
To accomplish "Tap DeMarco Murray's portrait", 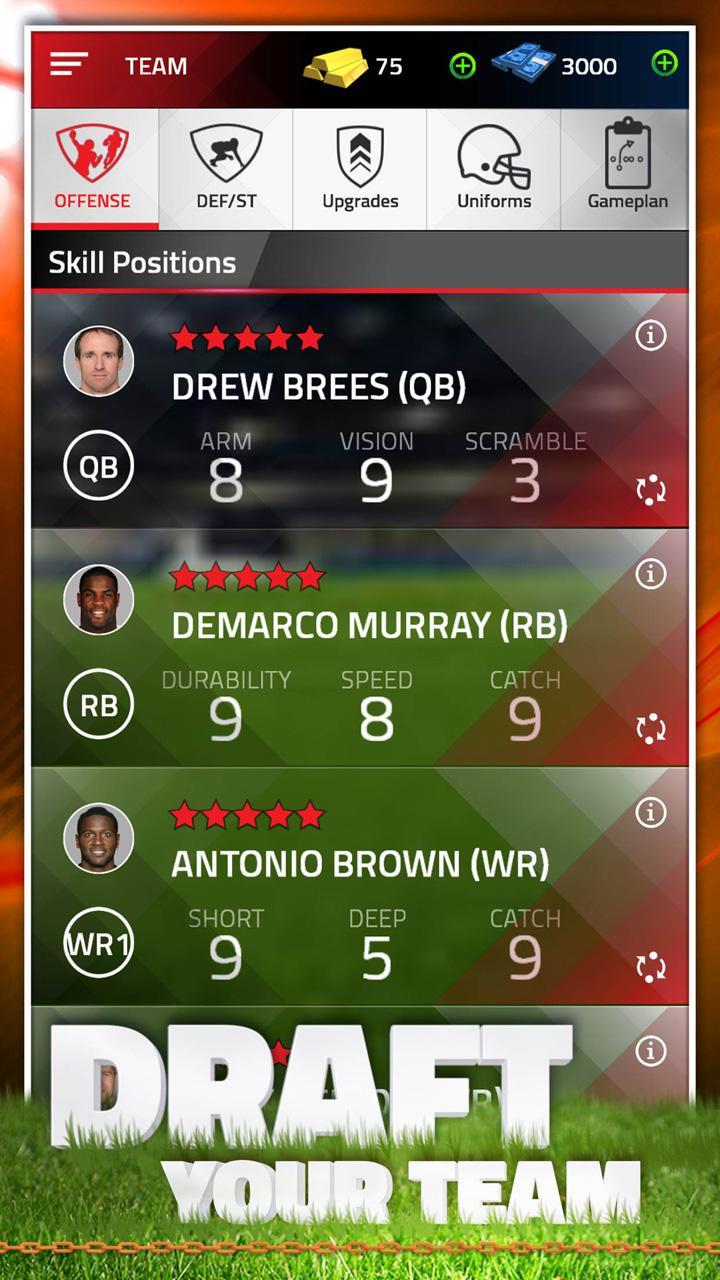I will pos(99,599).
